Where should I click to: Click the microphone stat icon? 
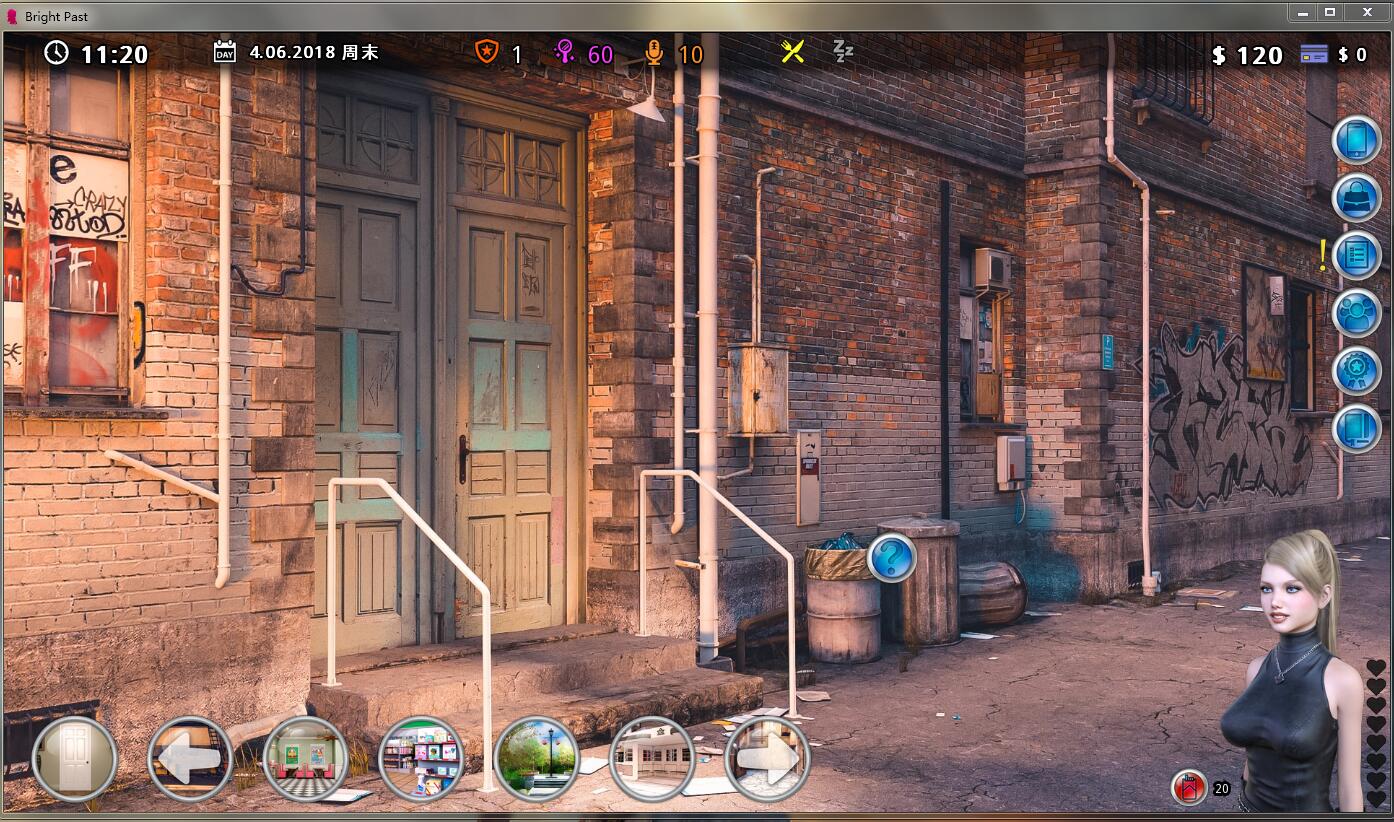click(655, 54)
